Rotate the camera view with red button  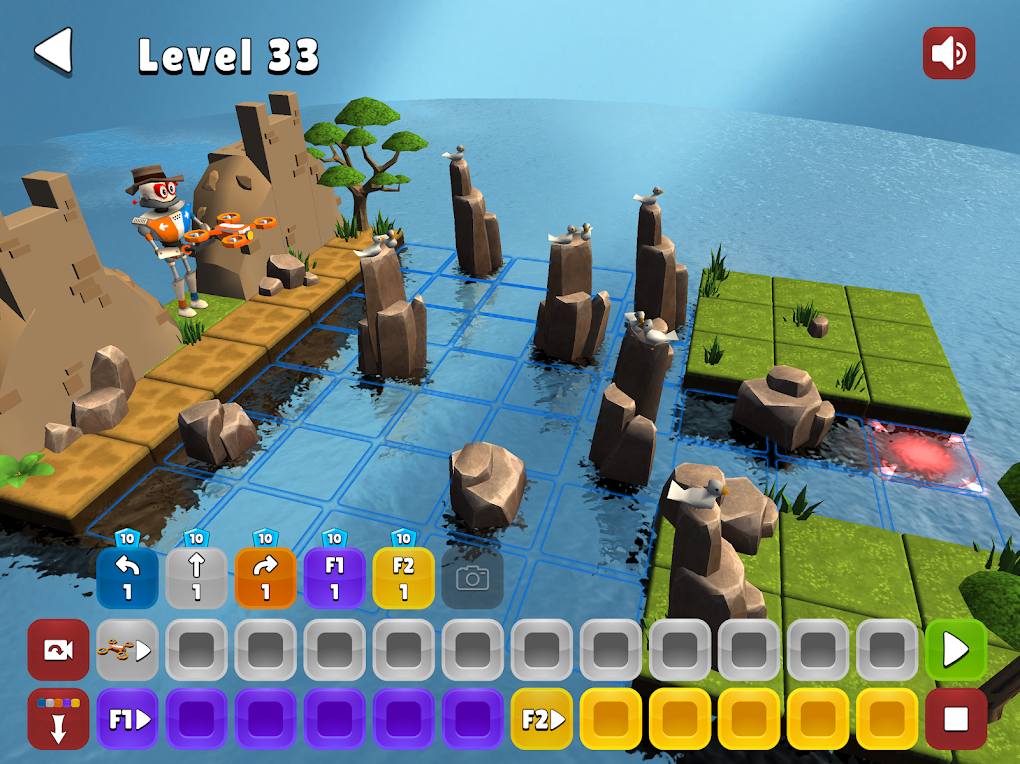pos(58,650)
